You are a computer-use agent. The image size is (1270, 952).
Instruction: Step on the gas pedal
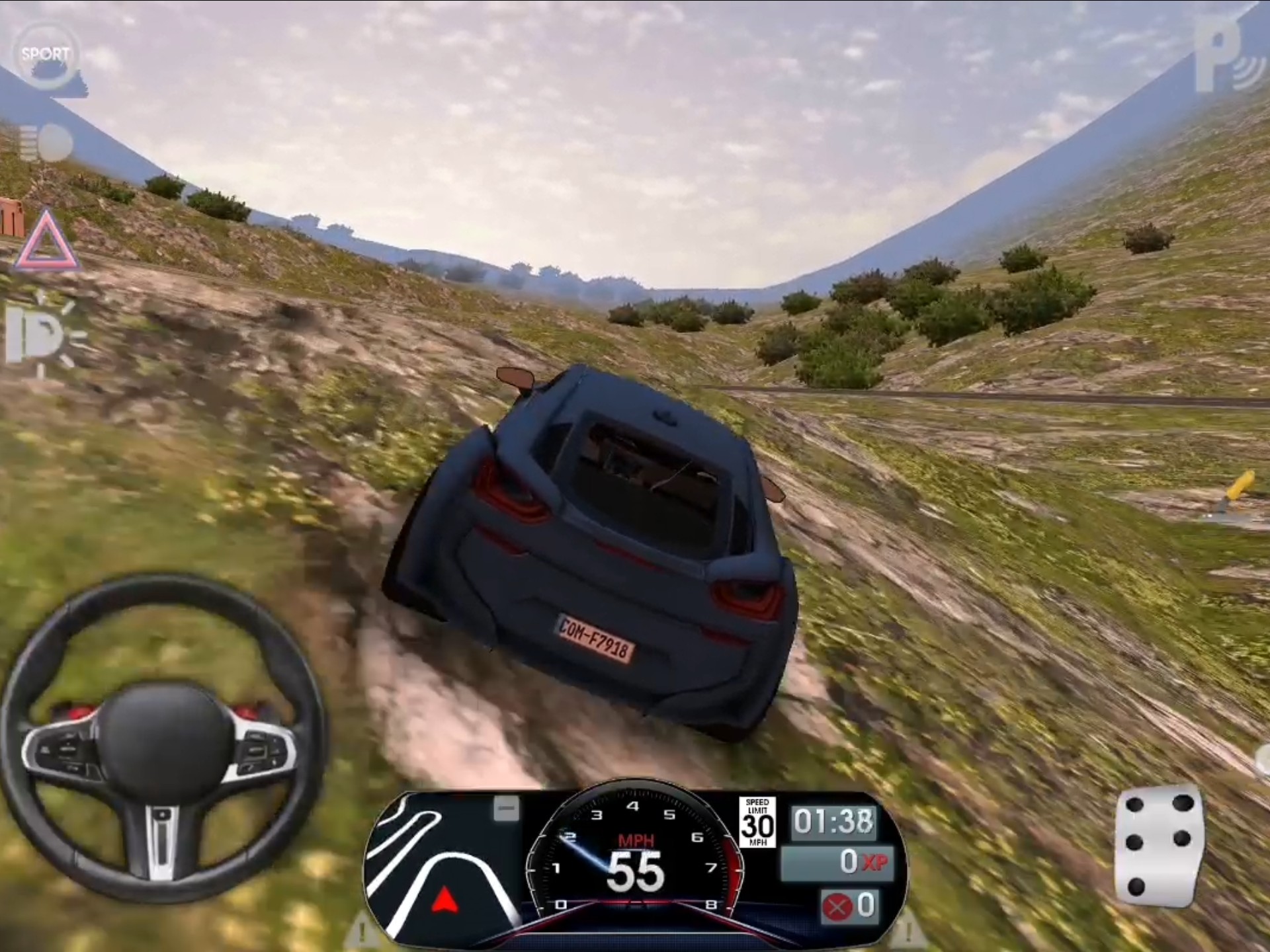(1159, 846)
